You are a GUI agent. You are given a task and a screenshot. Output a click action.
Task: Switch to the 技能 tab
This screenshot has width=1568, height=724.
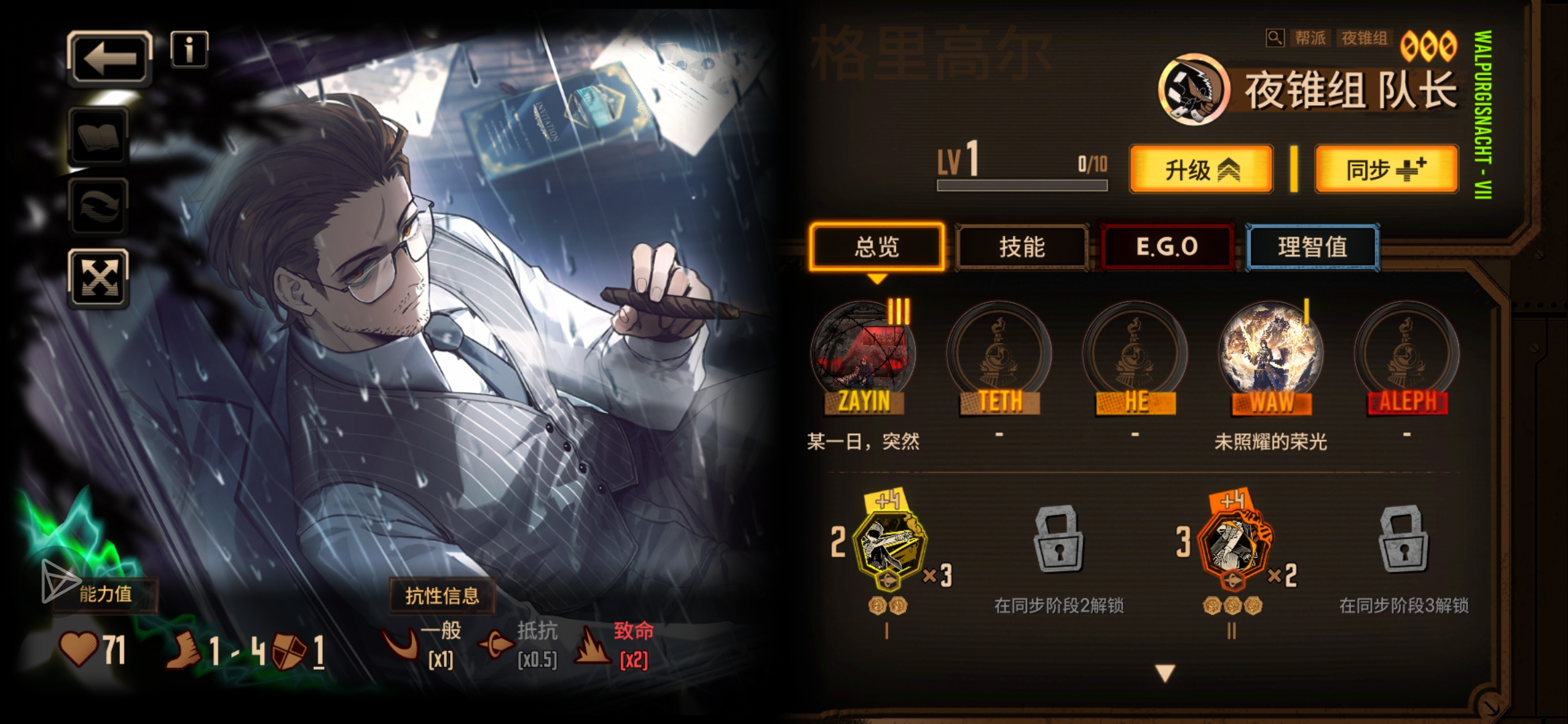click(x=1021, y=247)
